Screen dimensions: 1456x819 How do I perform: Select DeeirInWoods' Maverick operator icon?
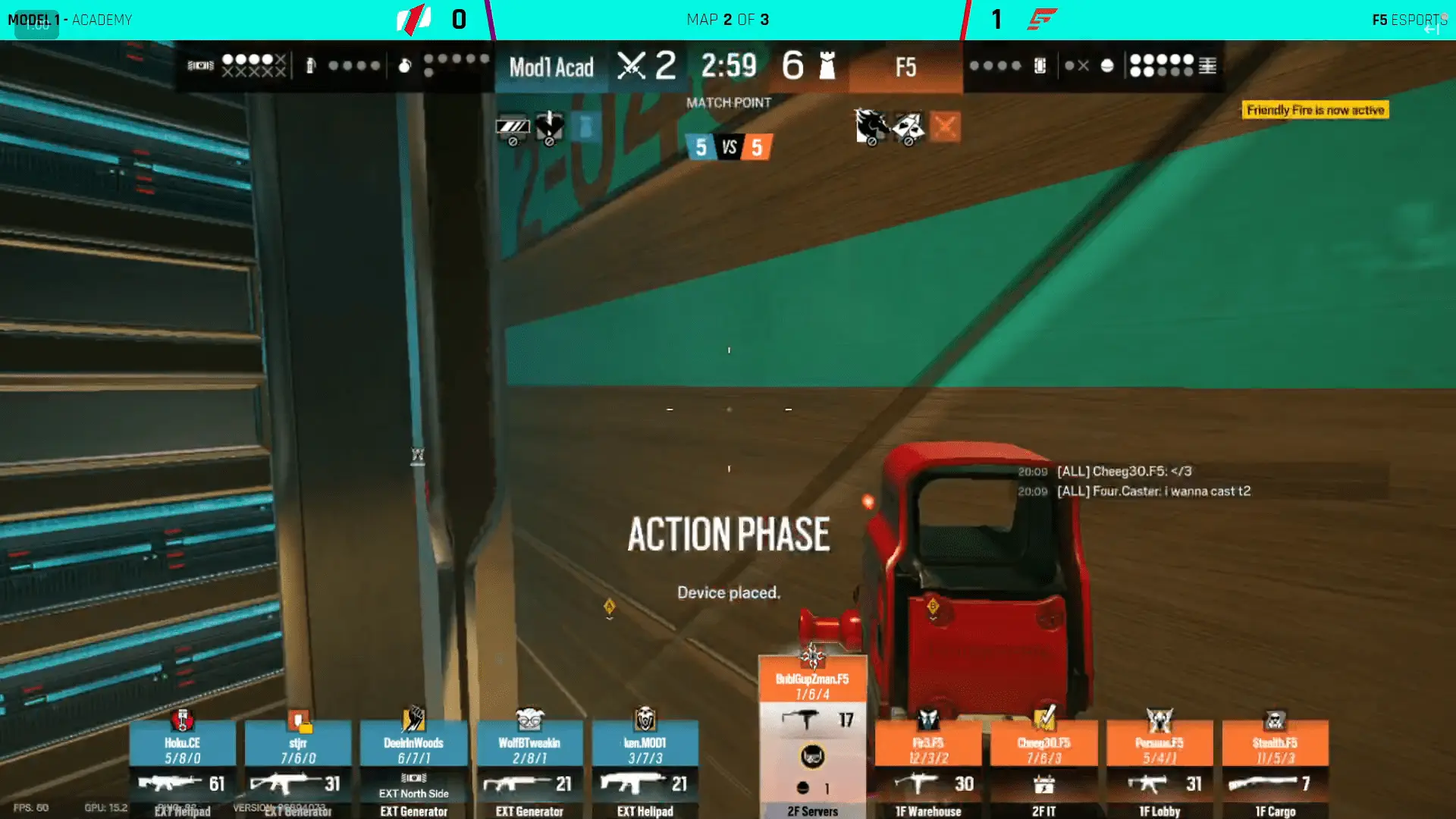pos(414,718)
